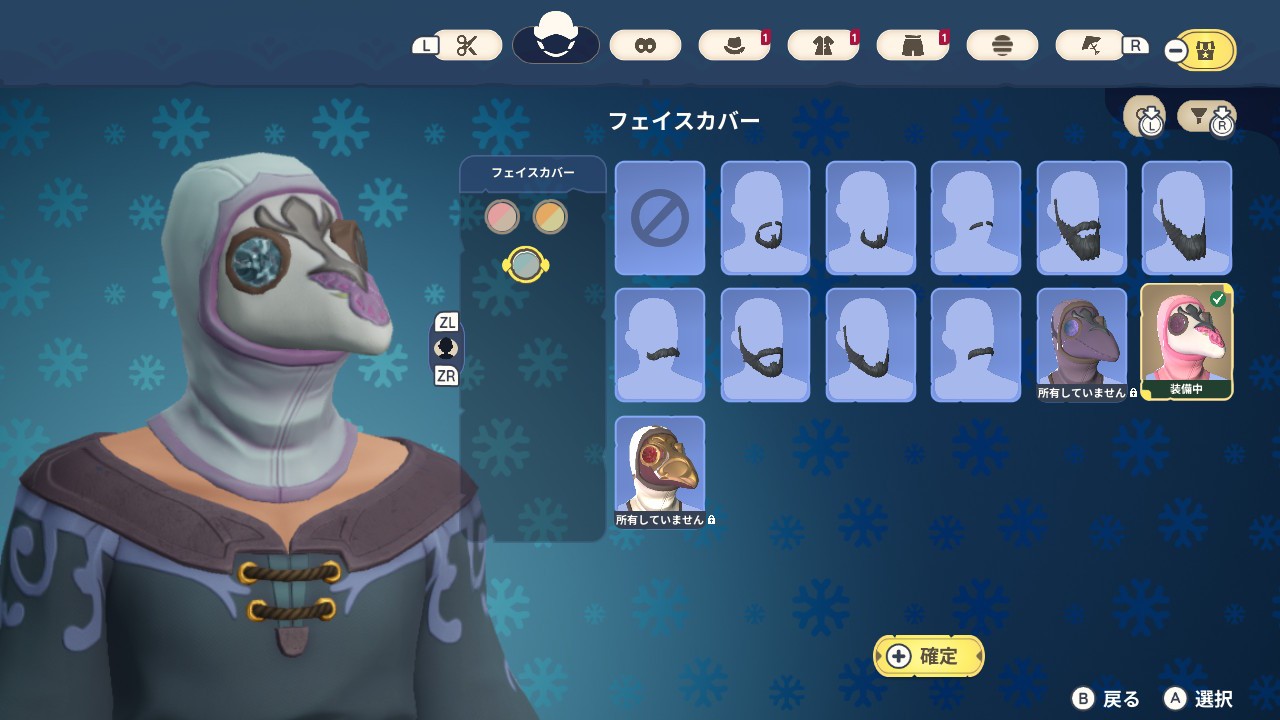The width and height of the screenshot is (1280, 720).
Task: Open the filter funnel button
Action: click(x=1207, y=118)
